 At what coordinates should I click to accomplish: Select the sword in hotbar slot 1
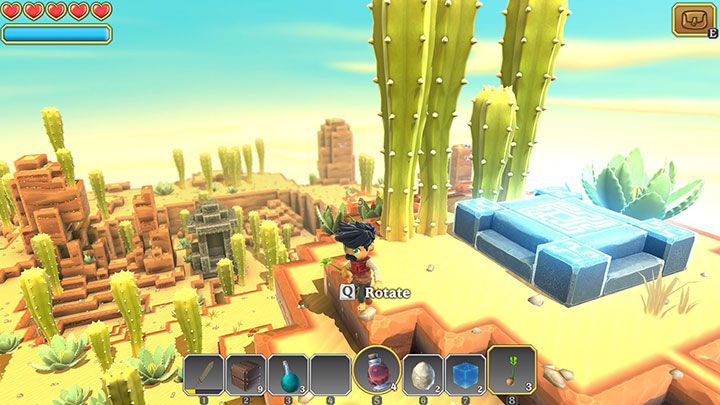tap(203, 376)
